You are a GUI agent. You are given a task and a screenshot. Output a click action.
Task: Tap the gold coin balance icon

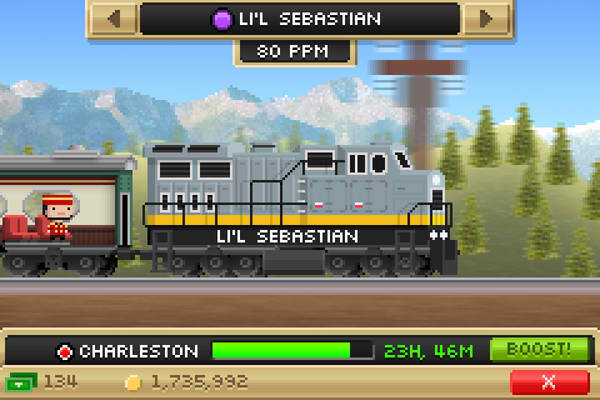pos(132,382)
